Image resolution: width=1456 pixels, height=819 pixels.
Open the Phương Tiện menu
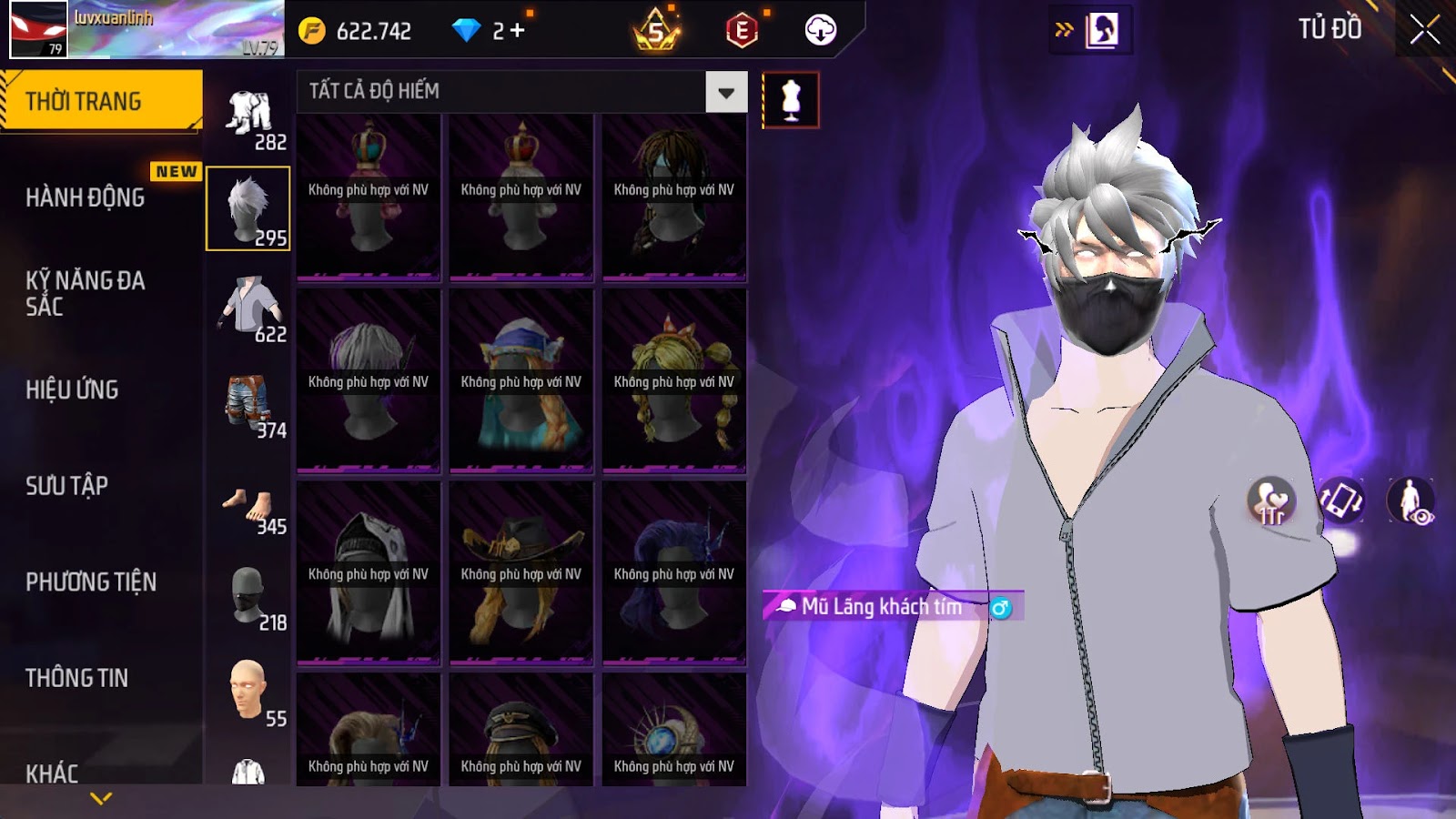(x=91, y=581)
